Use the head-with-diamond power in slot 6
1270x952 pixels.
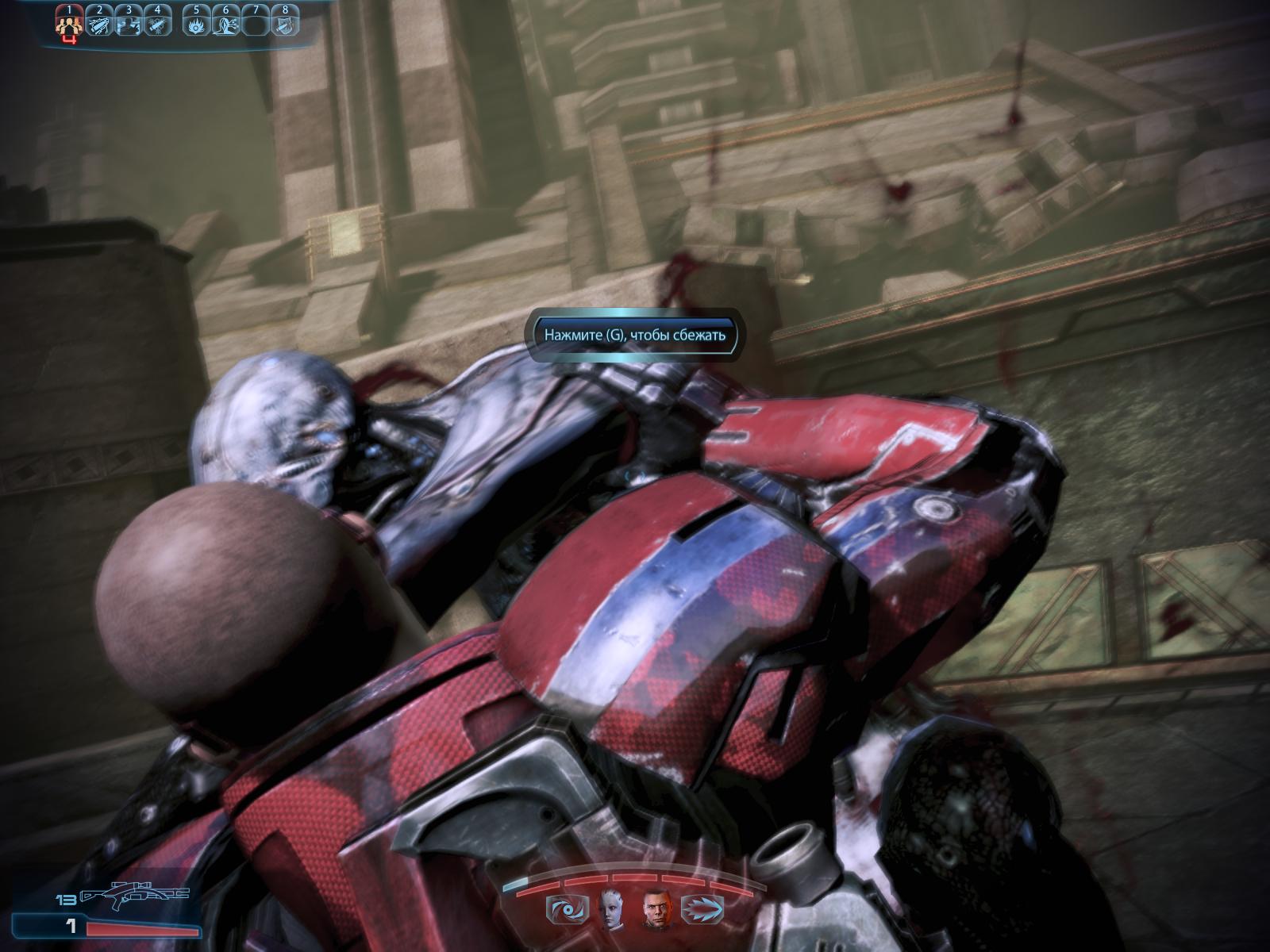[225, 25]
